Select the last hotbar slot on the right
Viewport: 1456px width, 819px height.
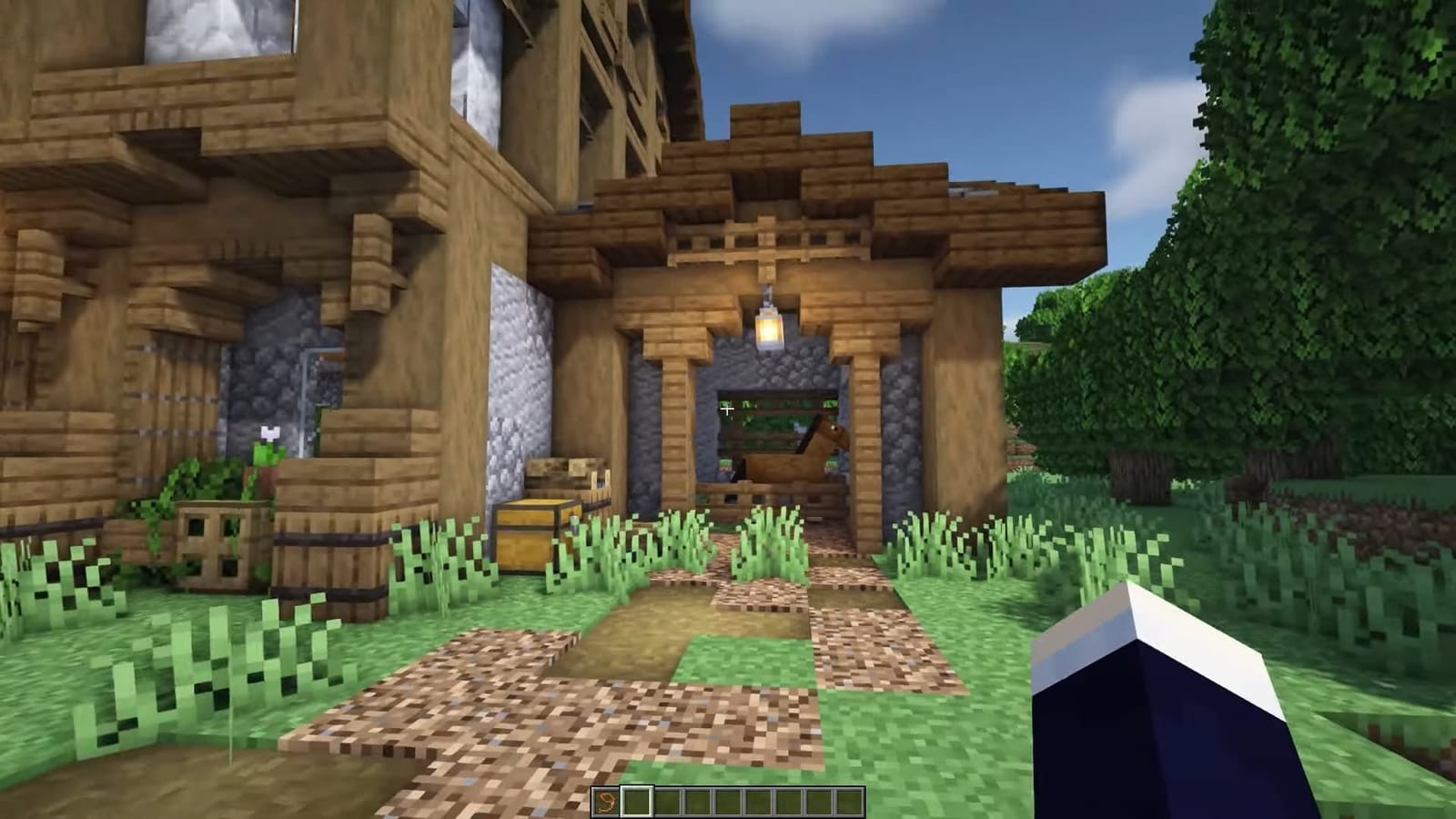(x=851, y=799)
